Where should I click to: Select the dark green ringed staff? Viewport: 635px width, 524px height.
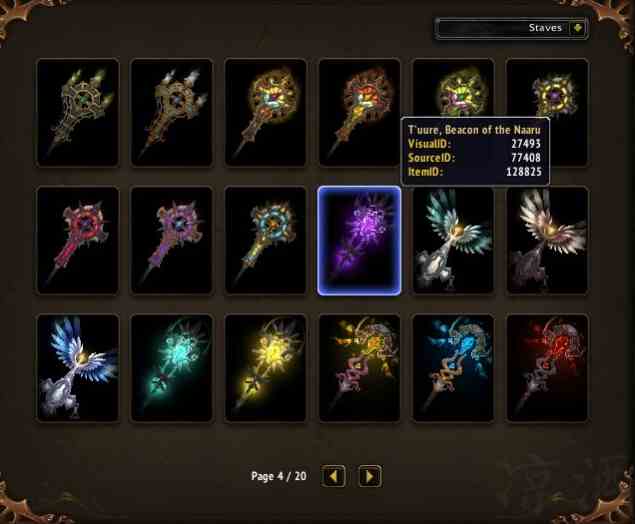point(78,112)
